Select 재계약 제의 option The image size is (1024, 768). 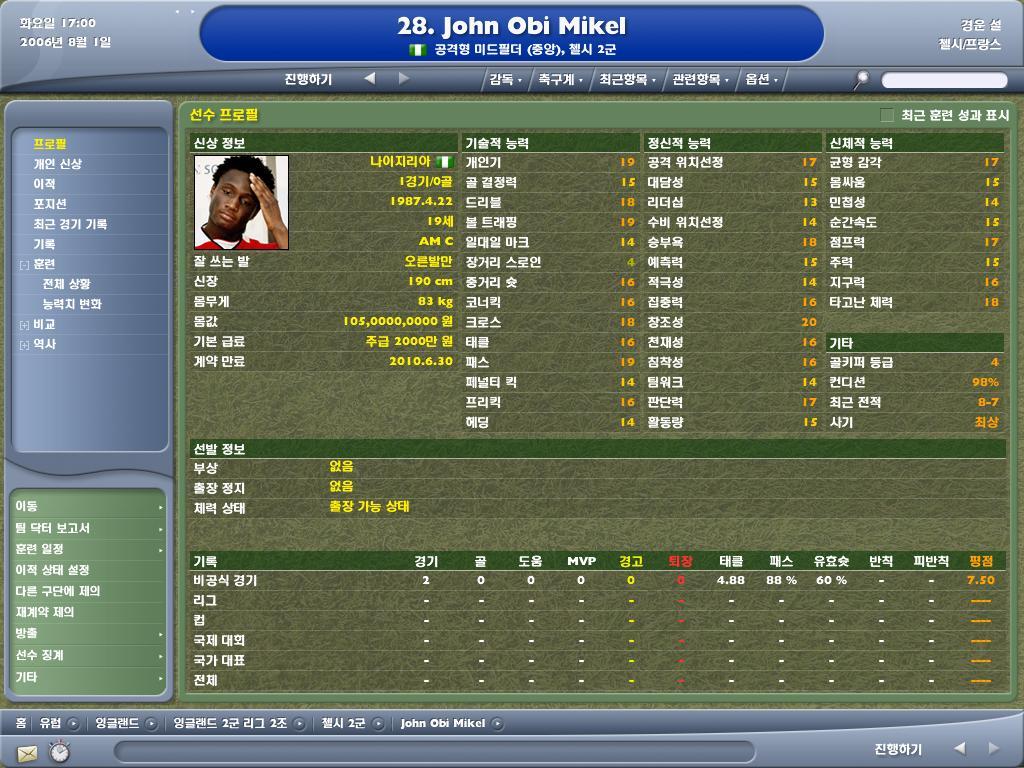click(45, 612)
